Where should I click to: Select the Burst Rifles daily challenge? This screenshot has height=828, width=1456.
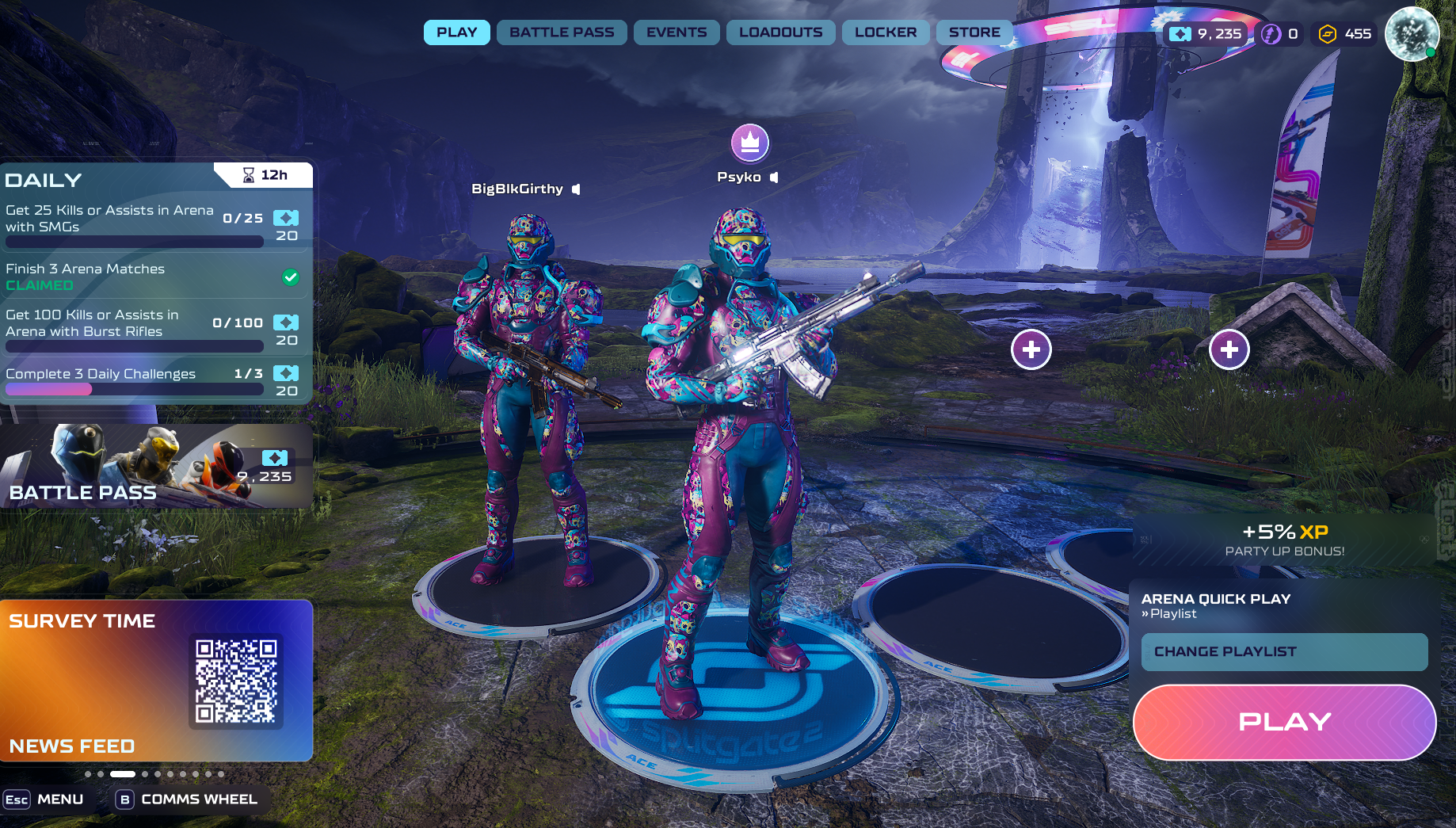[x=152, y=329]
